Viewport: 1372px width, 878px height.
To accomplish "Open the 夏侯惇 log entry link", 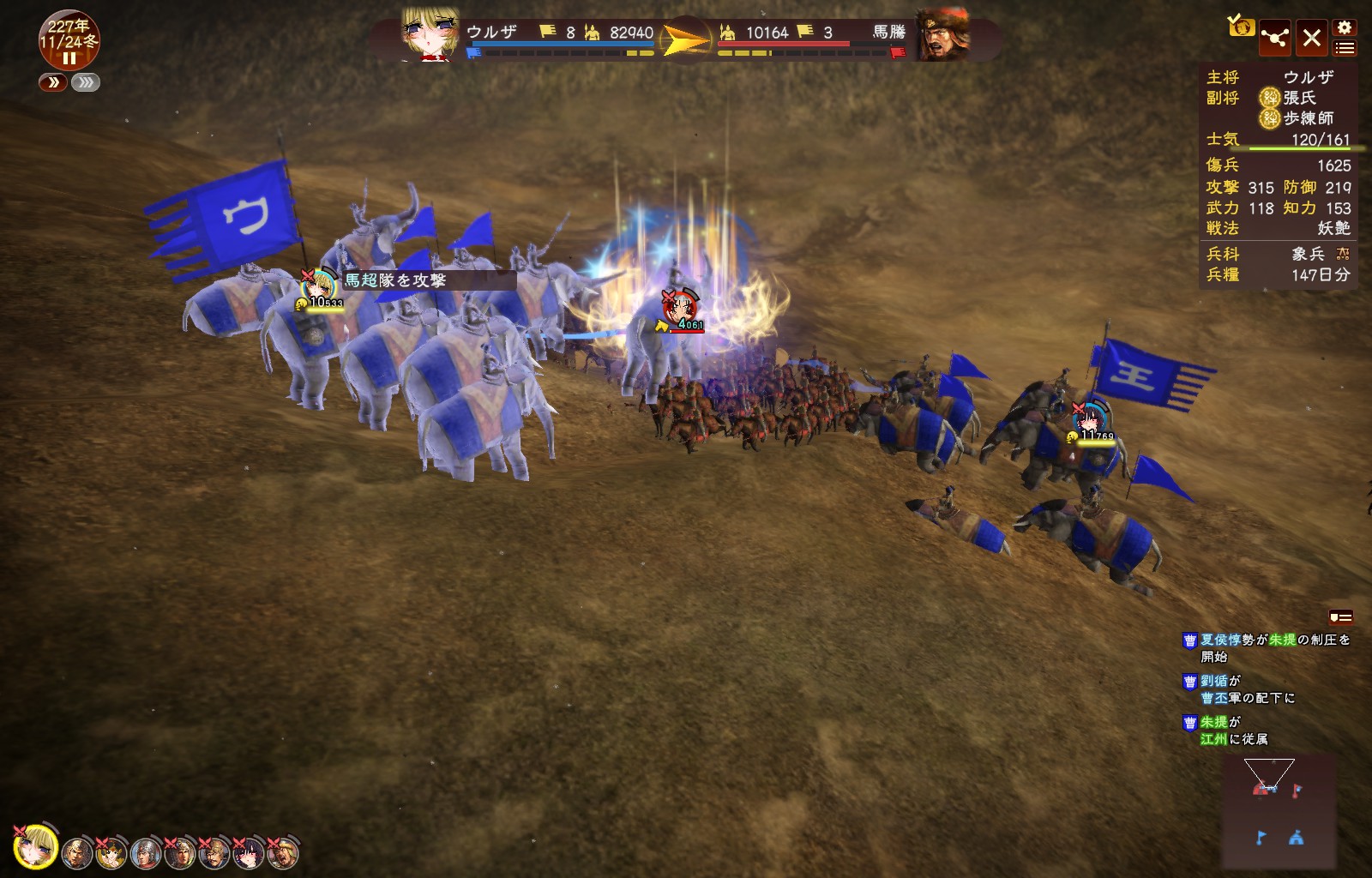I will pyautogui.click(x=1220, y=640).
